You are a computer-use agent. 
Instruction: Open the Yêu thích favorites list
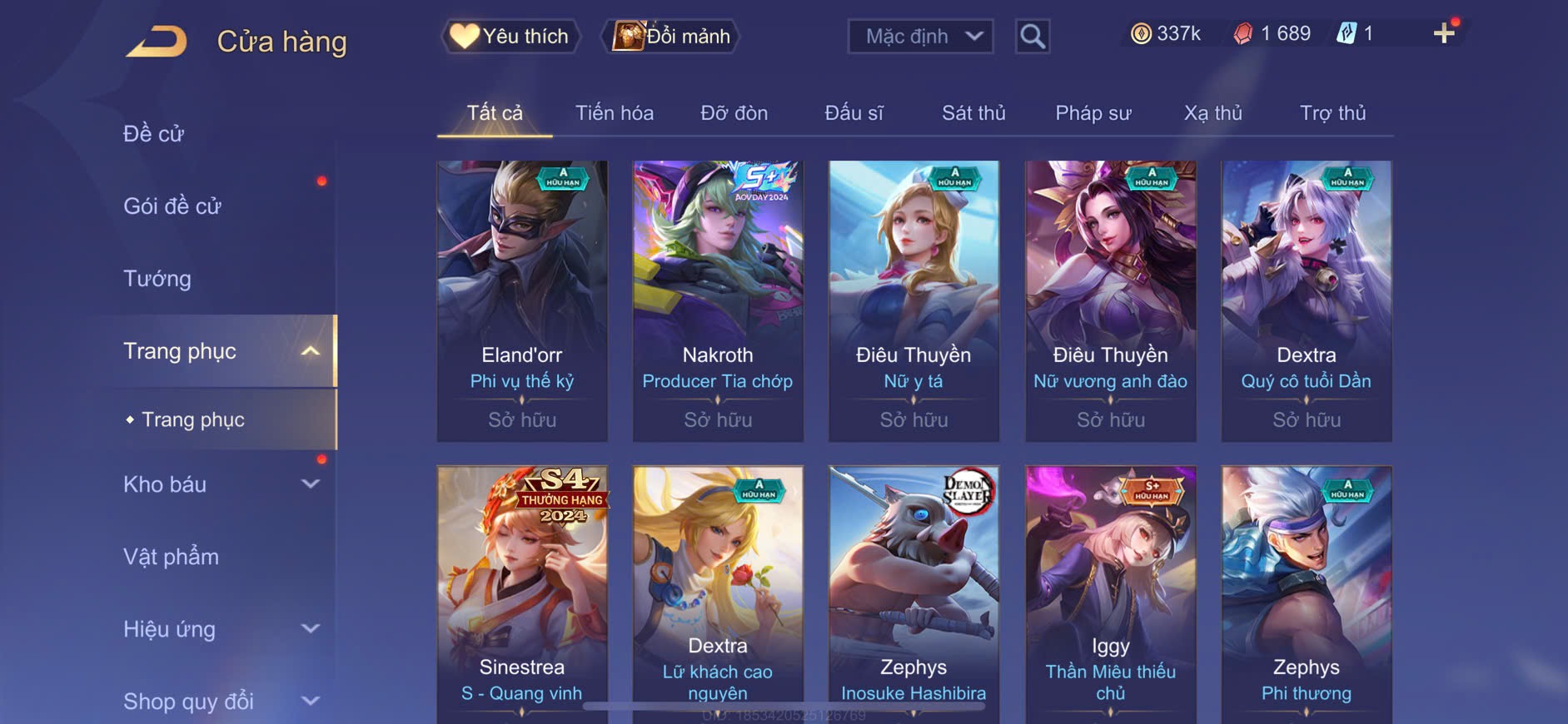[x=510, y=37]
